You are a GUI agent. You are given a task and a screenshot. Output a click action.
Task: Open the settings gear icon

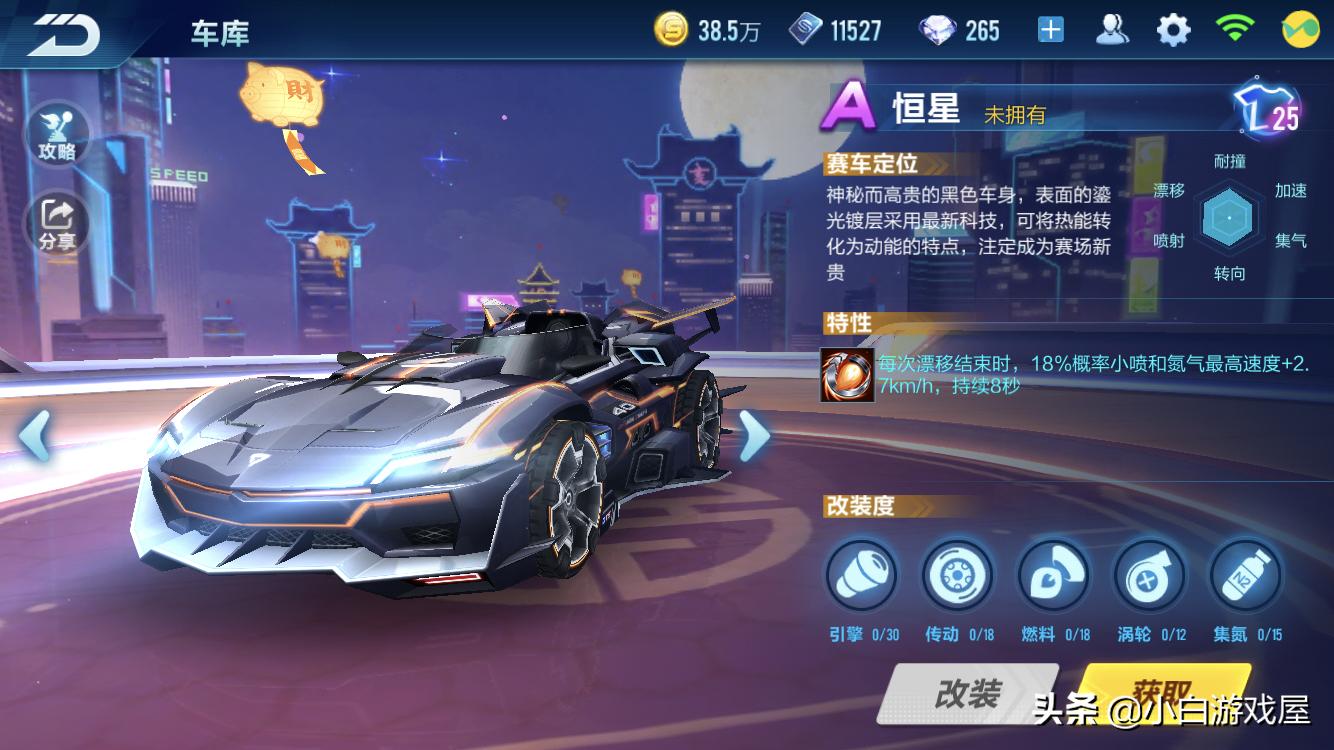click(1171, 30)
